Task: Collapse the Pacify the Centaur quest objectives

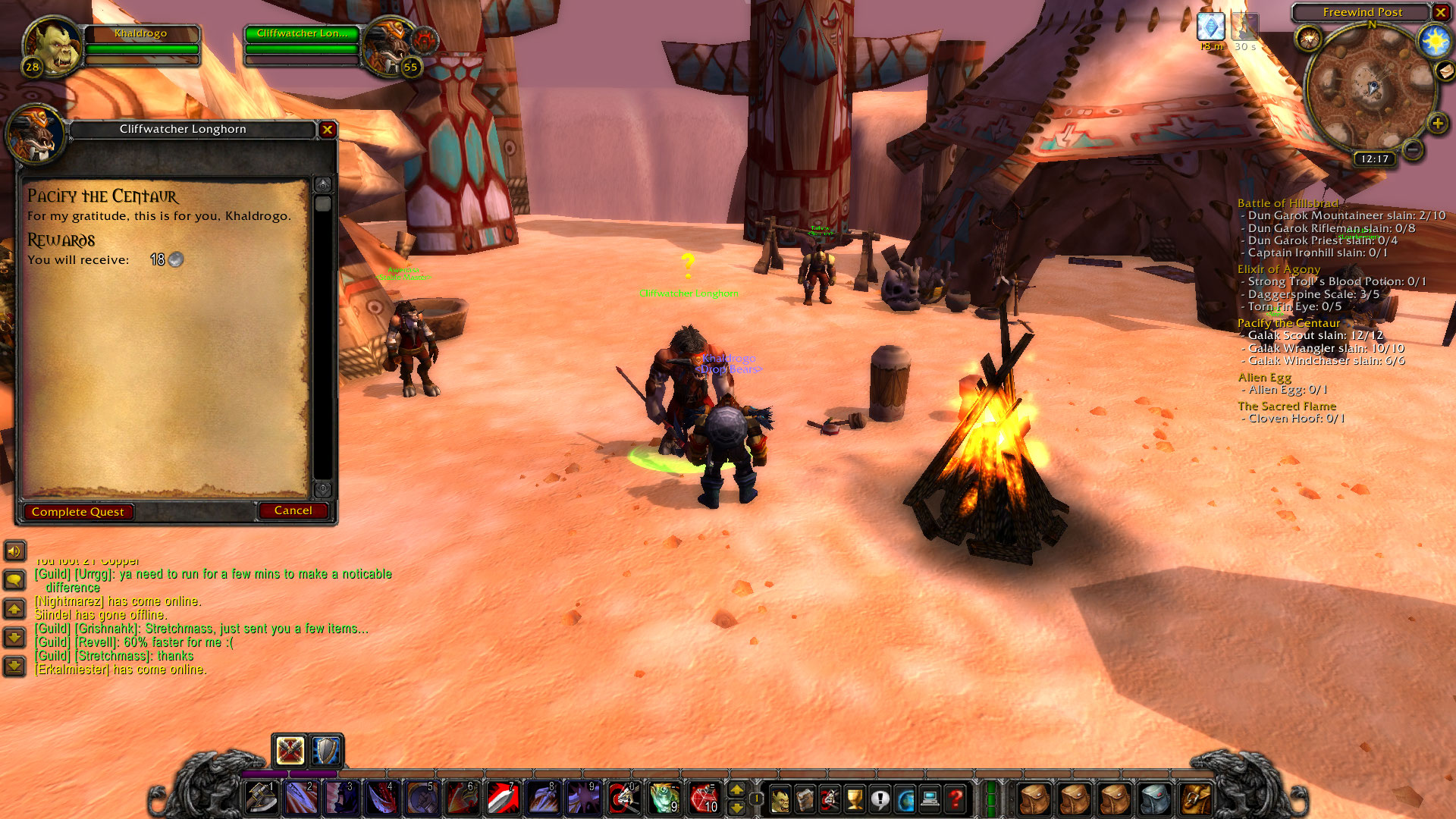Action: pyautogui.click(x=1289, y=323)
